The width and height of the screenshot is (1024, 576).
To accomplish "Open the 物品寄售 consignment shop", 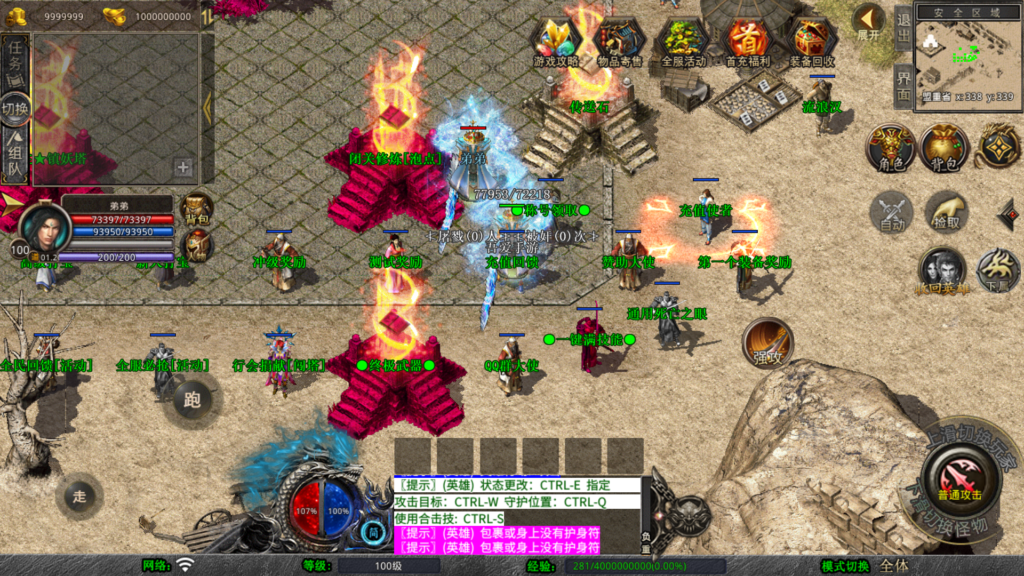I will 619,40.
